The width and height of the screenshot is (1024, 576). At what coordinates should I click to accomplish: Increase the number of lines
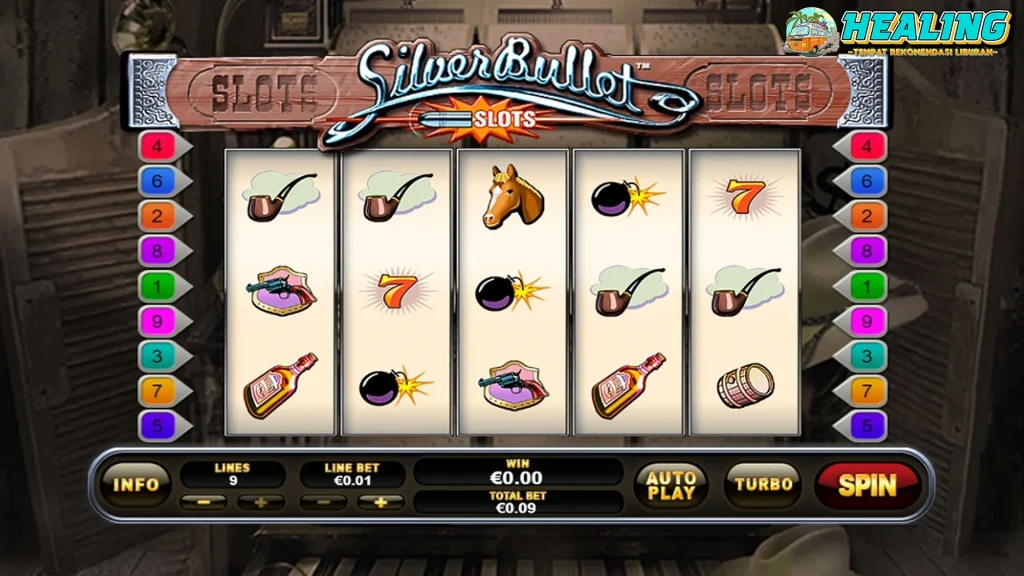pos(261,502)
